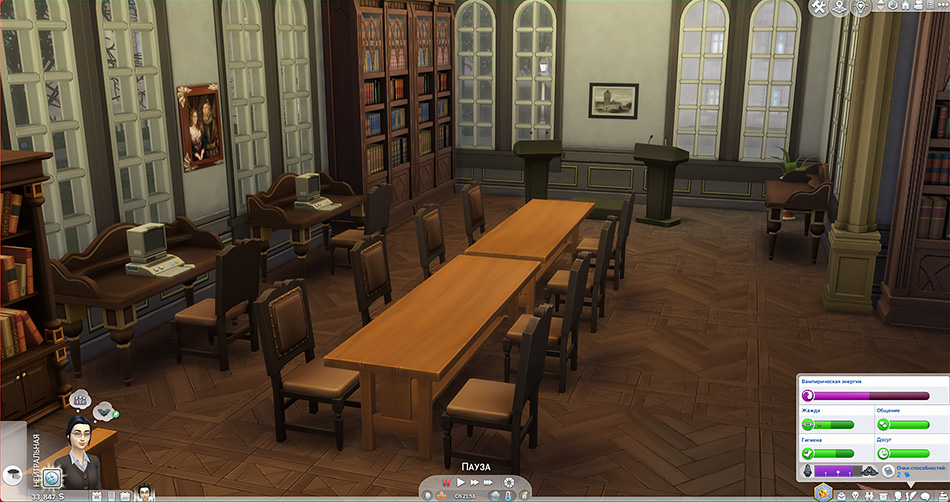
Task: Open Build Mode with the tools icon
Action: 819,7
